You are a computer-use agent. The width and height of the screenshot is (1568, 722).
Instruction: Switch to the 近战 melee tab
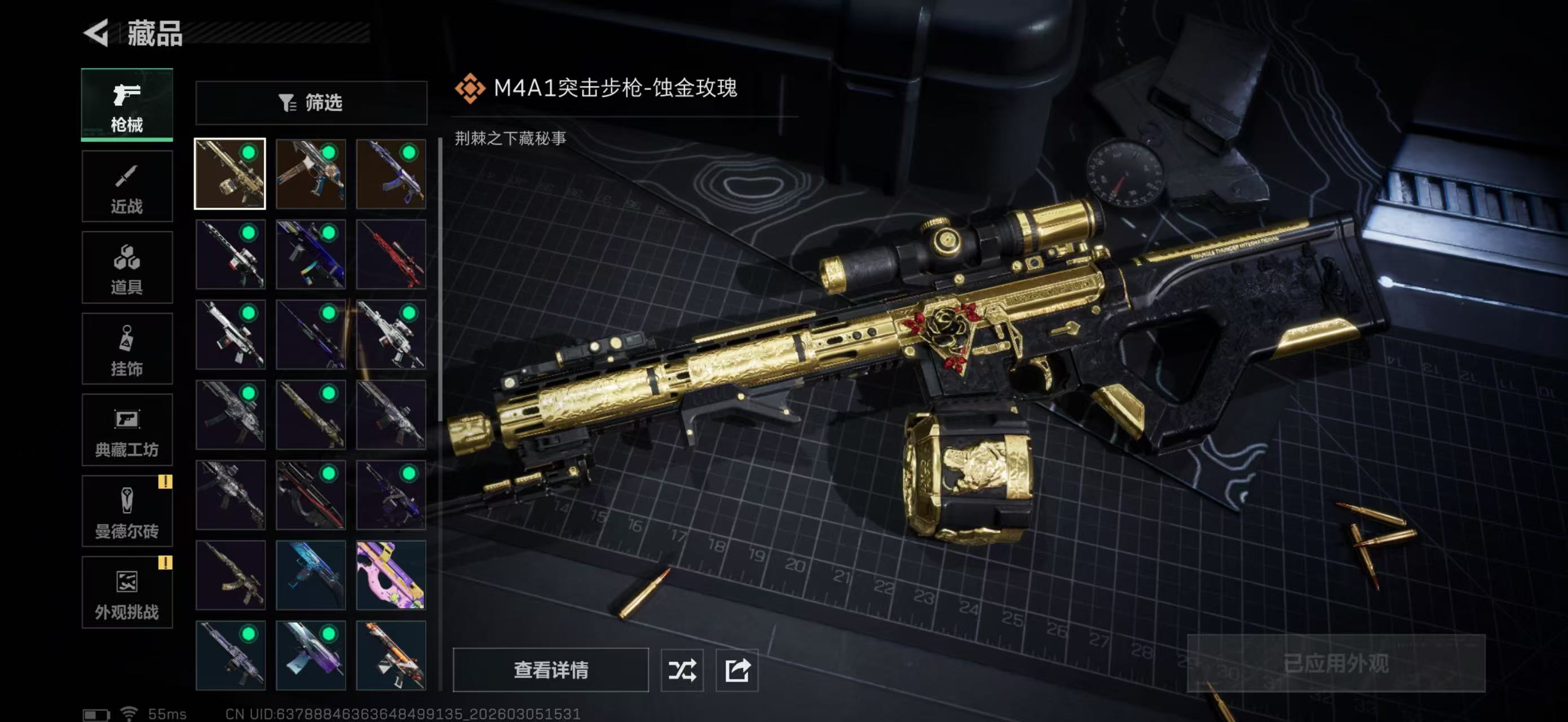[127, 186]
